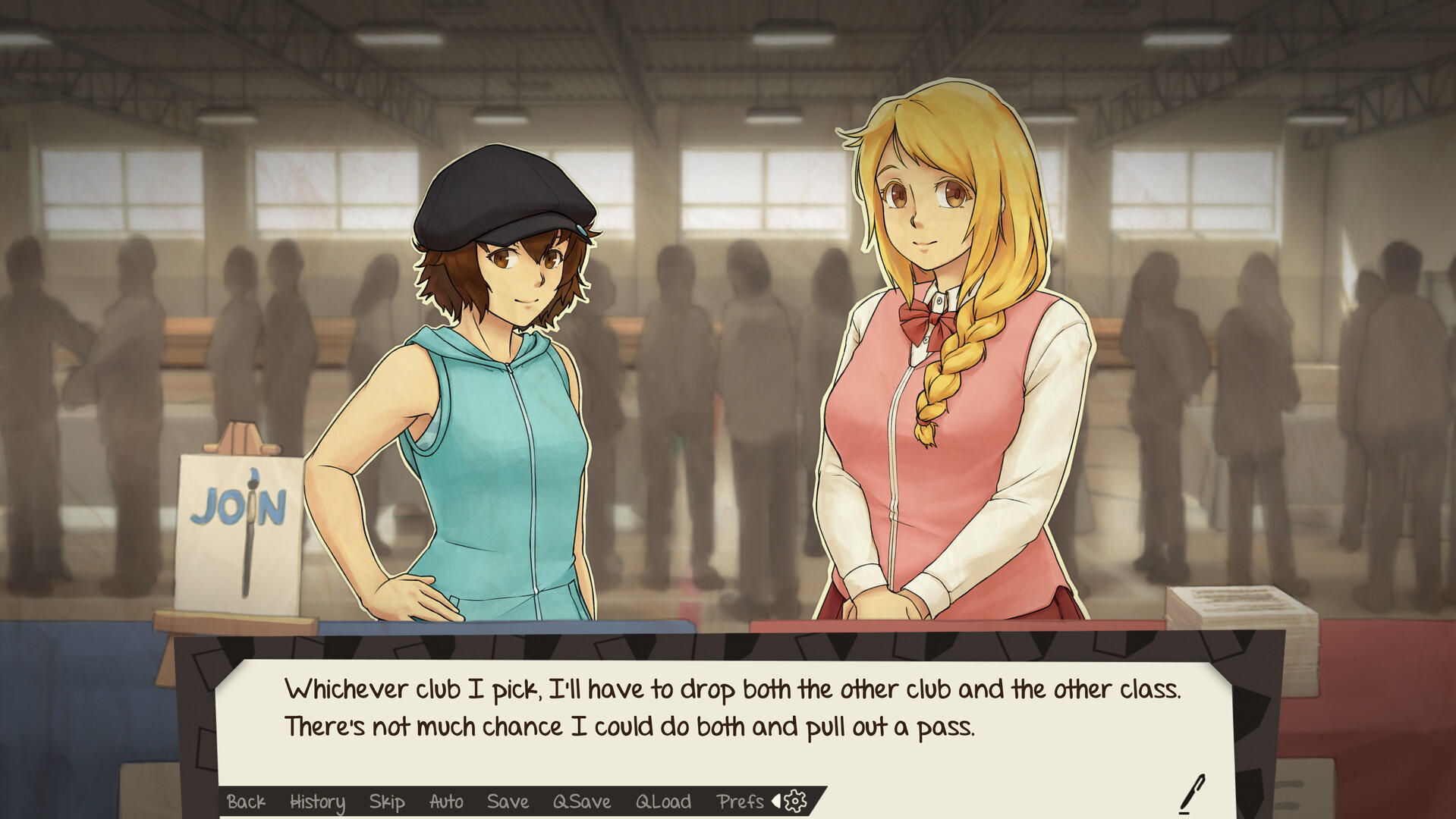Load the quick save with QLoad
The width and height of the screenshot is (1456, 819).
click(662, 802)
